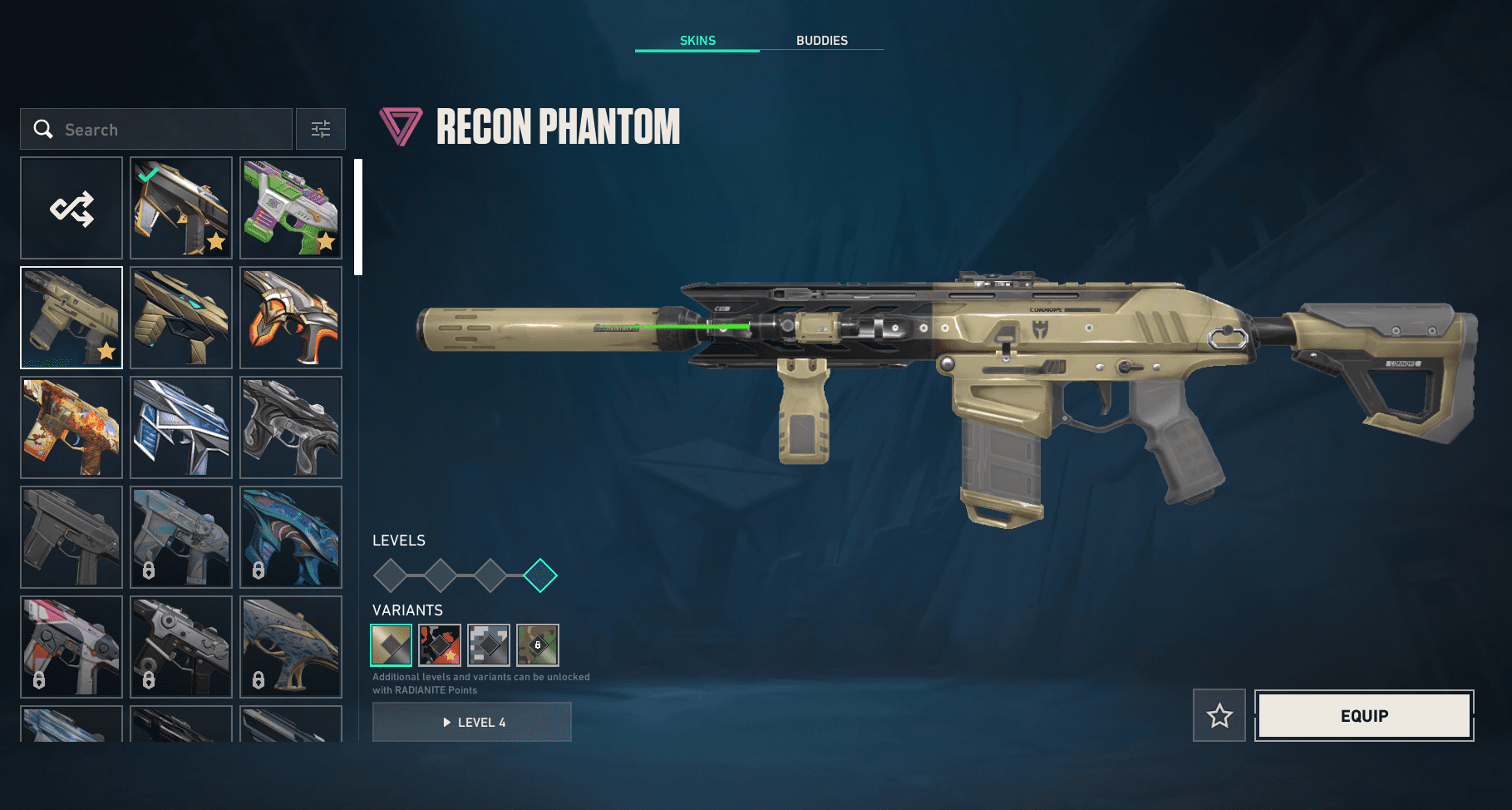Select the Skins tab
Screen dimensions: 1512x810
point(697,41)
